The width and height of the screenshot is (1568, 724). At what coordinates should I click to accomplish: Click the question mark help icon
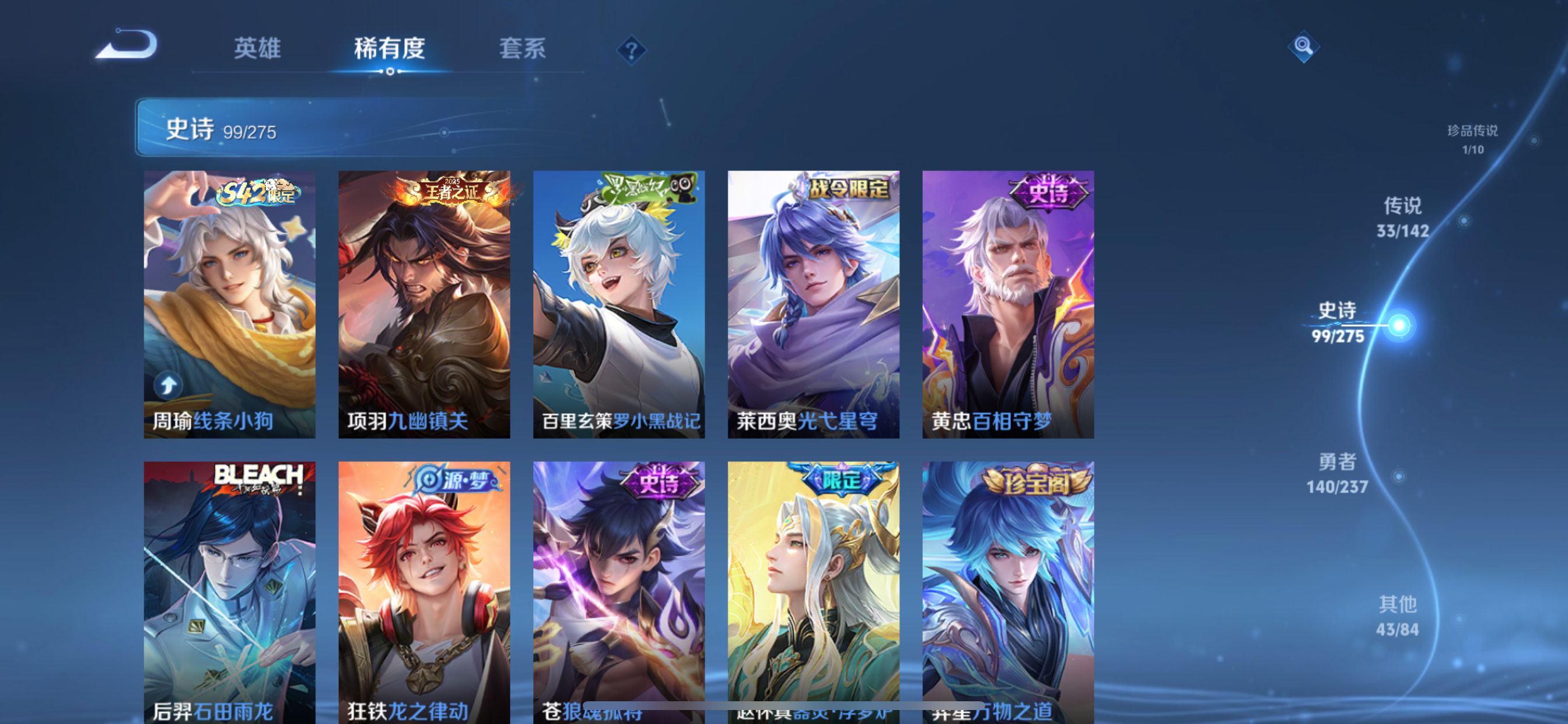pos(631,50)
